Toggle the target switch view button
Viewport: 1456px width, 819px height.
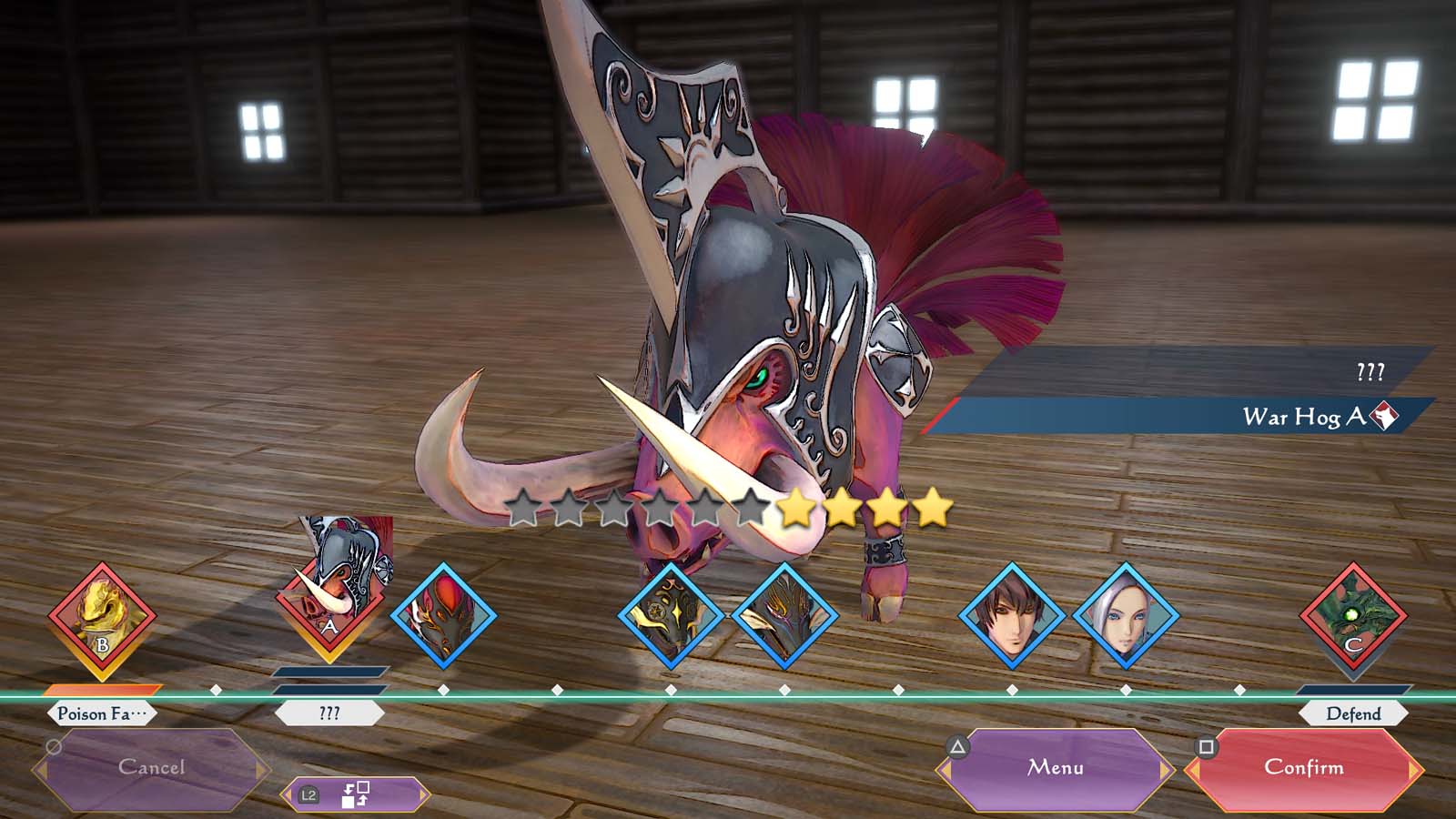355,794
